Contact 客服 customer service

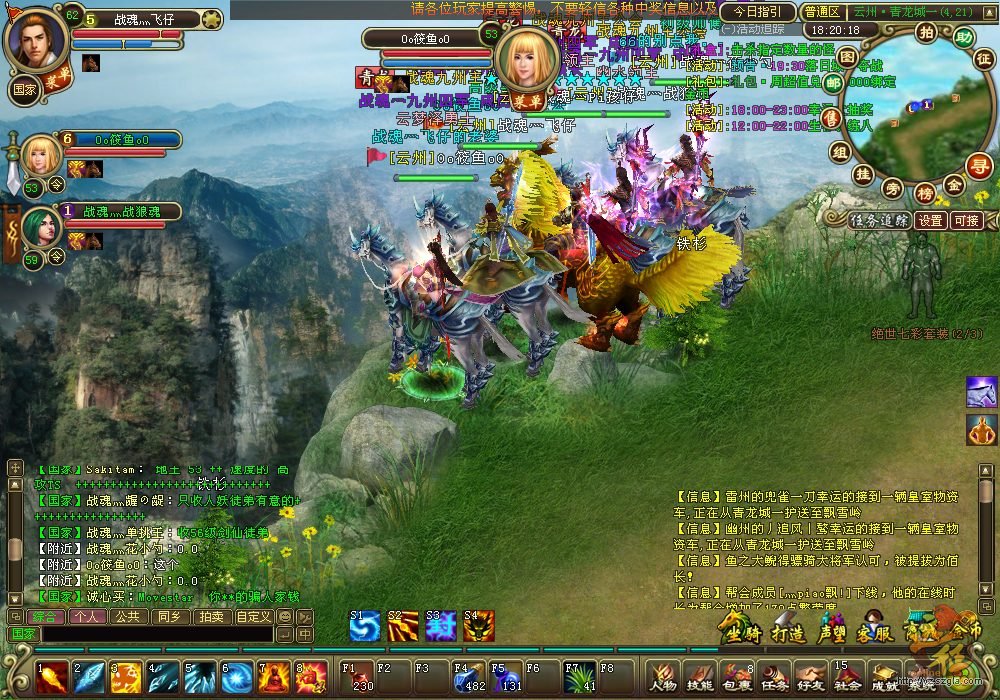pyautogui.click(x=875, y=631)
